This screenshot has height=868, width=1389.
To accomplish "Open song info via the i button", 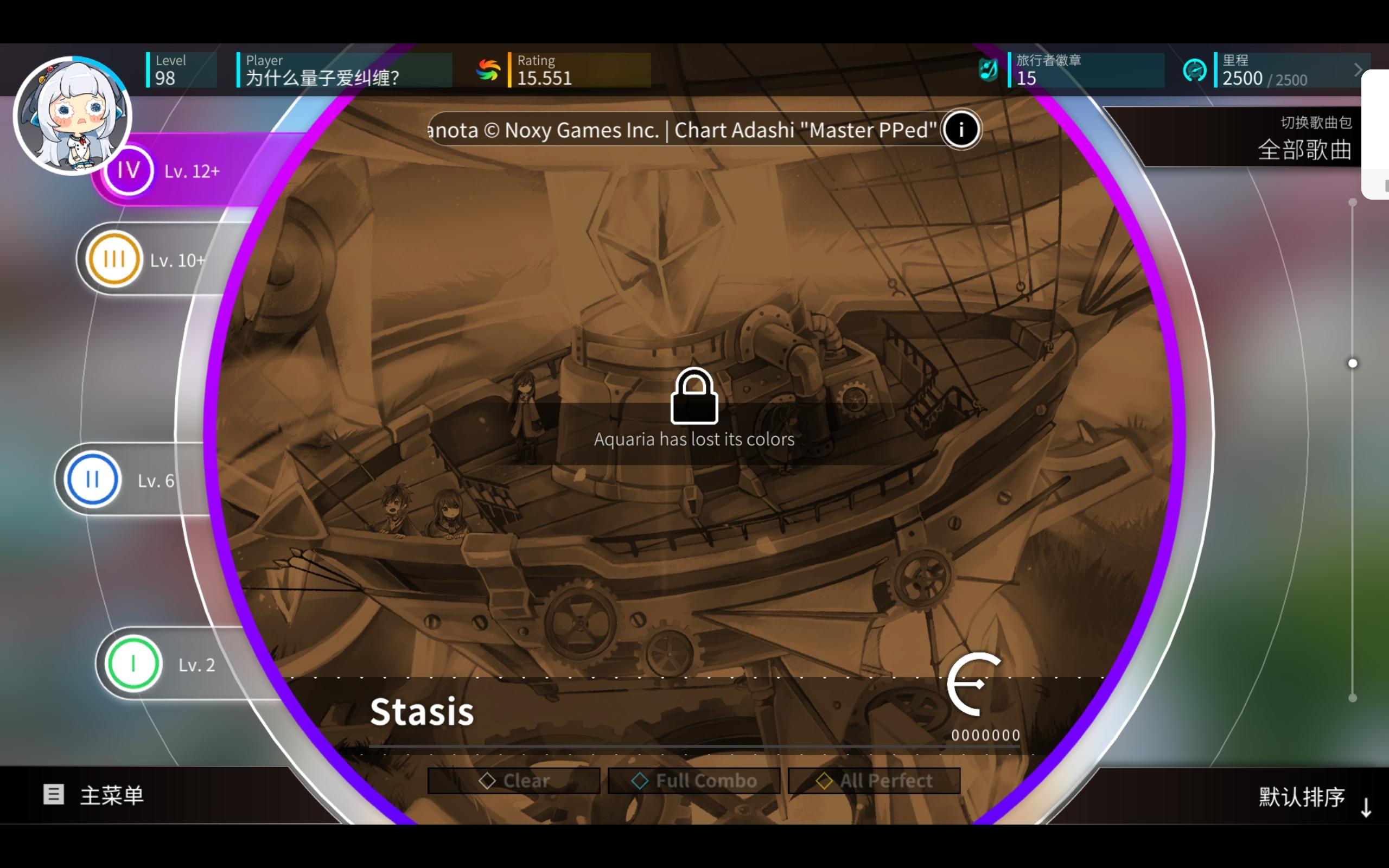I will point(961,130).
